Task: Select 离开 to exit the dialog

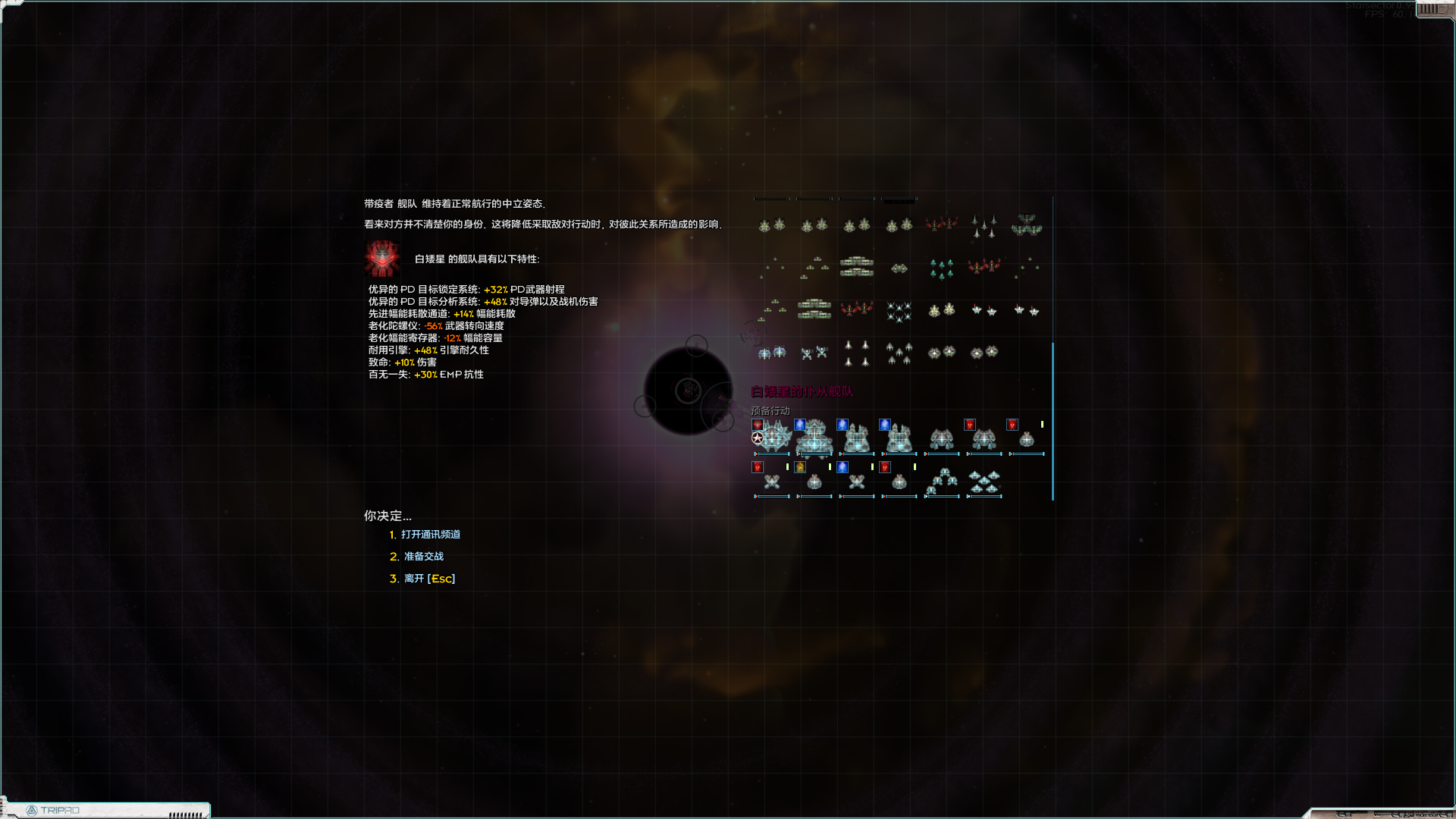Action: 427,578
